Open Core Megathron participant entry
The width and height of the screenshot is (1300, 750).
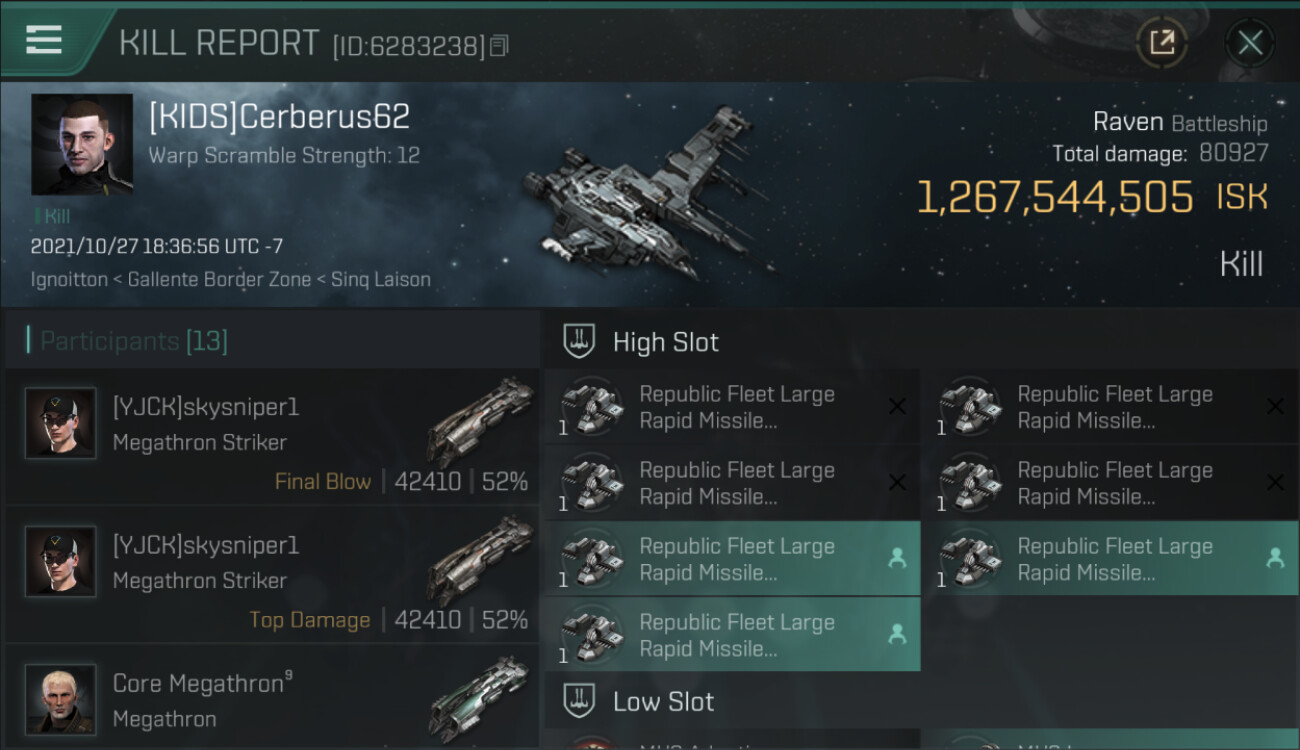click(272, 700)
